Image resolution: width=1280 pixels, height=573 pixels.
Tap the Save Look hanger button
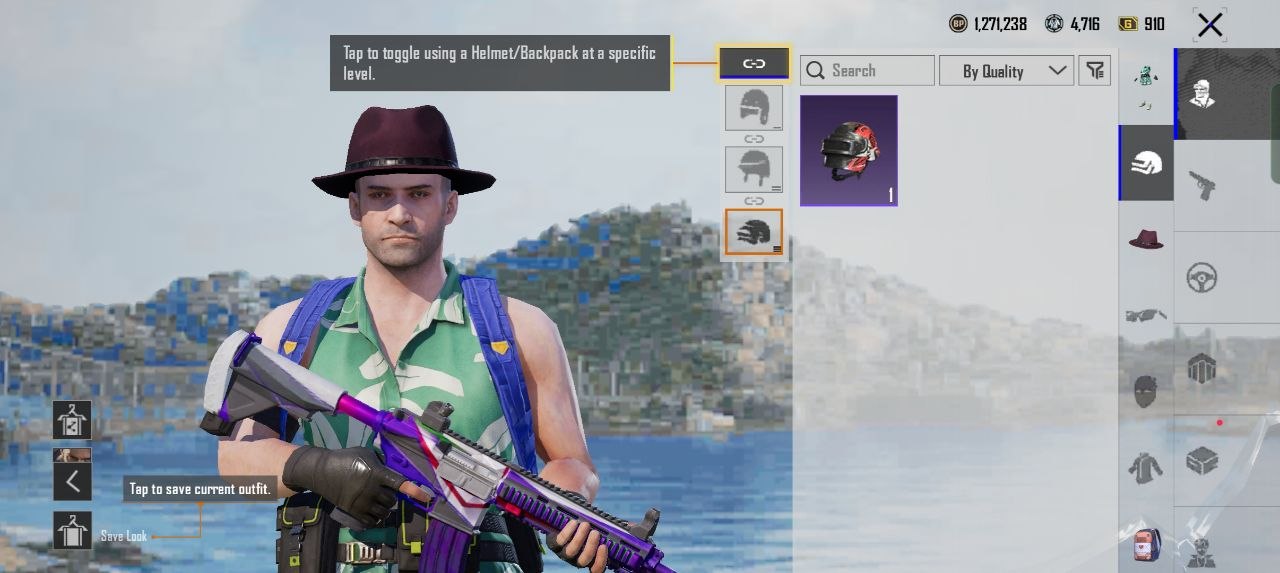[72, 531]
